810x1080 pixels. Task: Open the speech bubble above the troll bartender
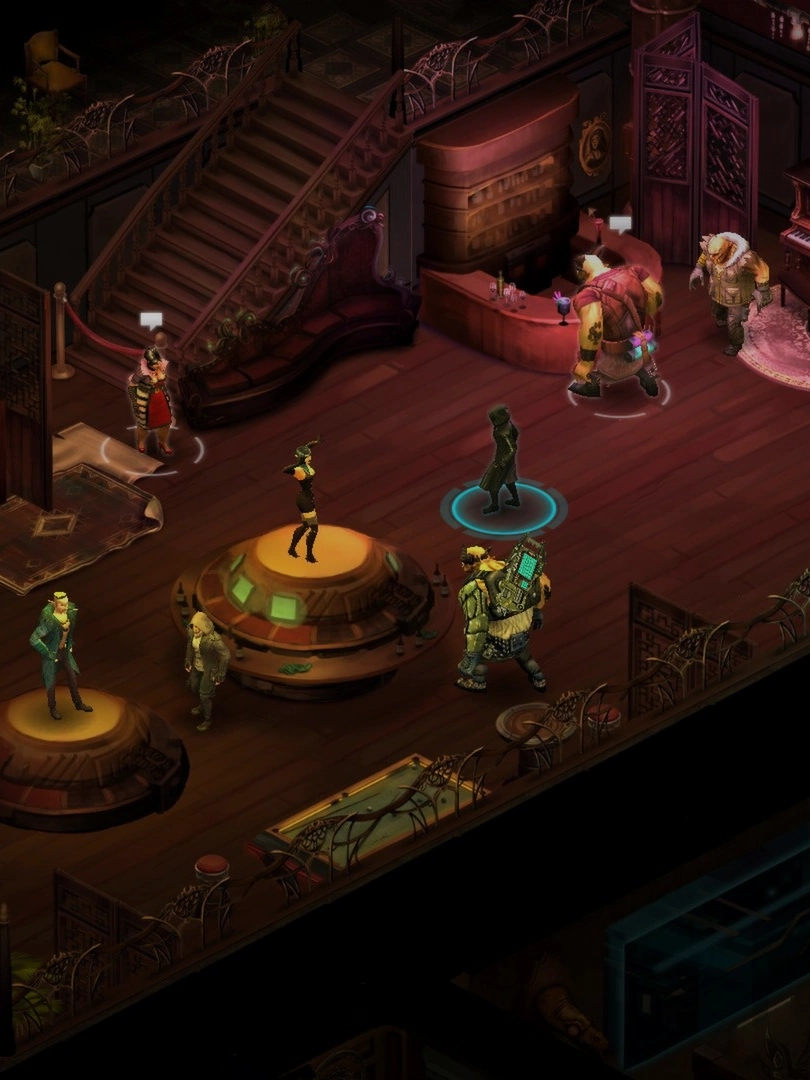(620, 224)
